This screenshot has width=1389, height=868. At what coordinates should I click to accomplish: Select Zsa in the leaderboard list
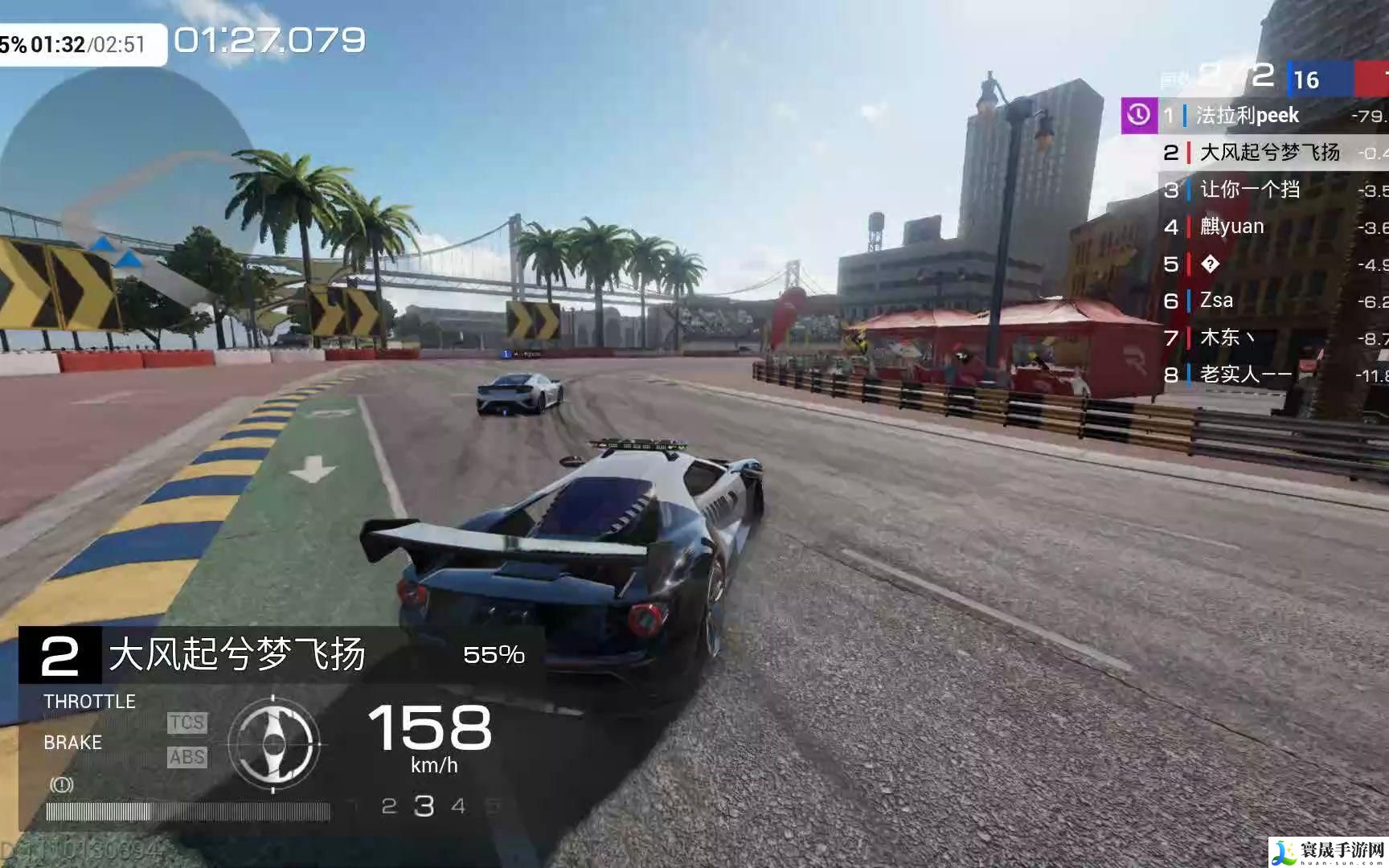pos(1216,301)
